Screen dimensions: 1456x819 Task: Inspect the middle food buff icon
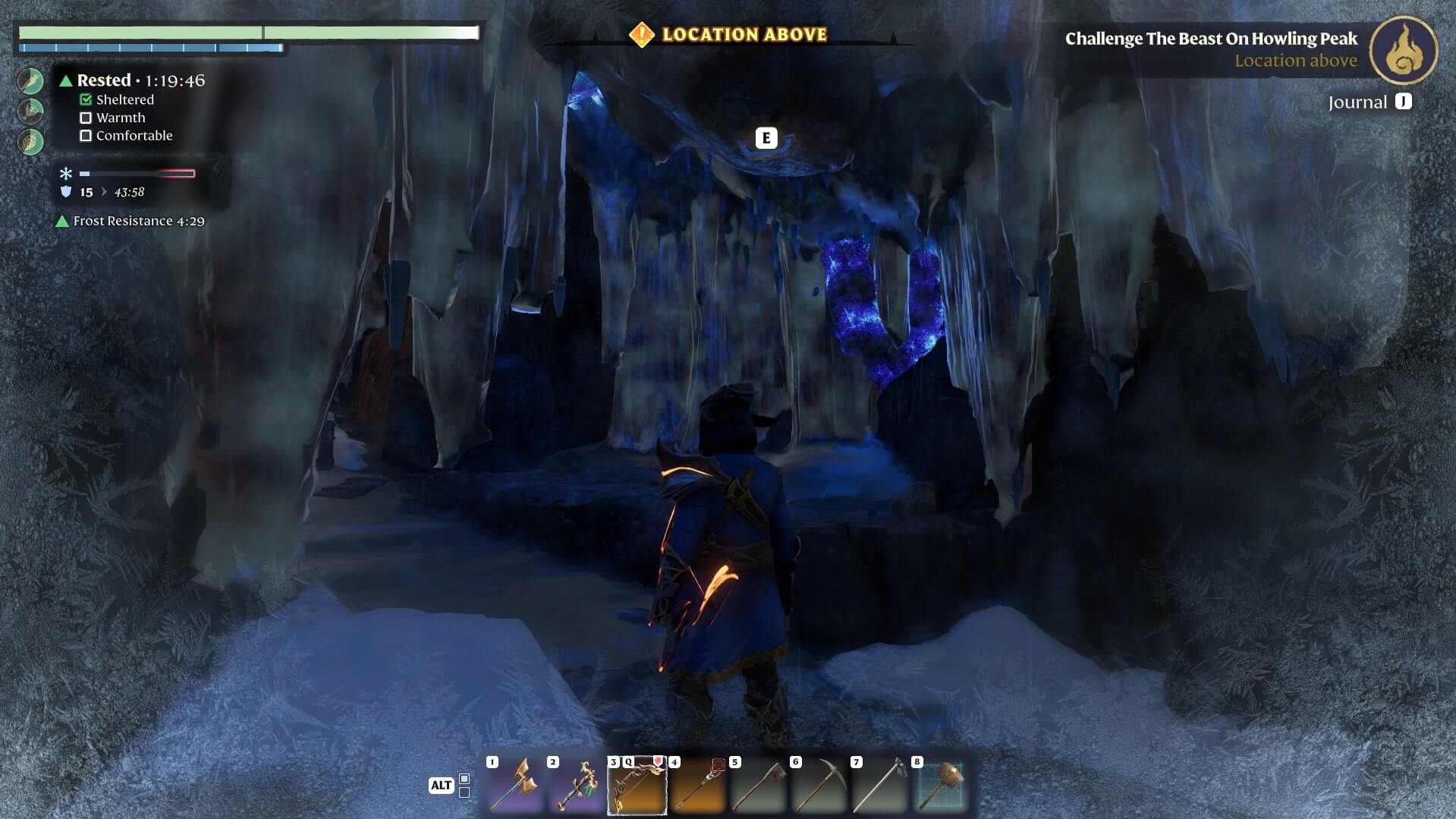pyautogui.click(x=30, y=111)
